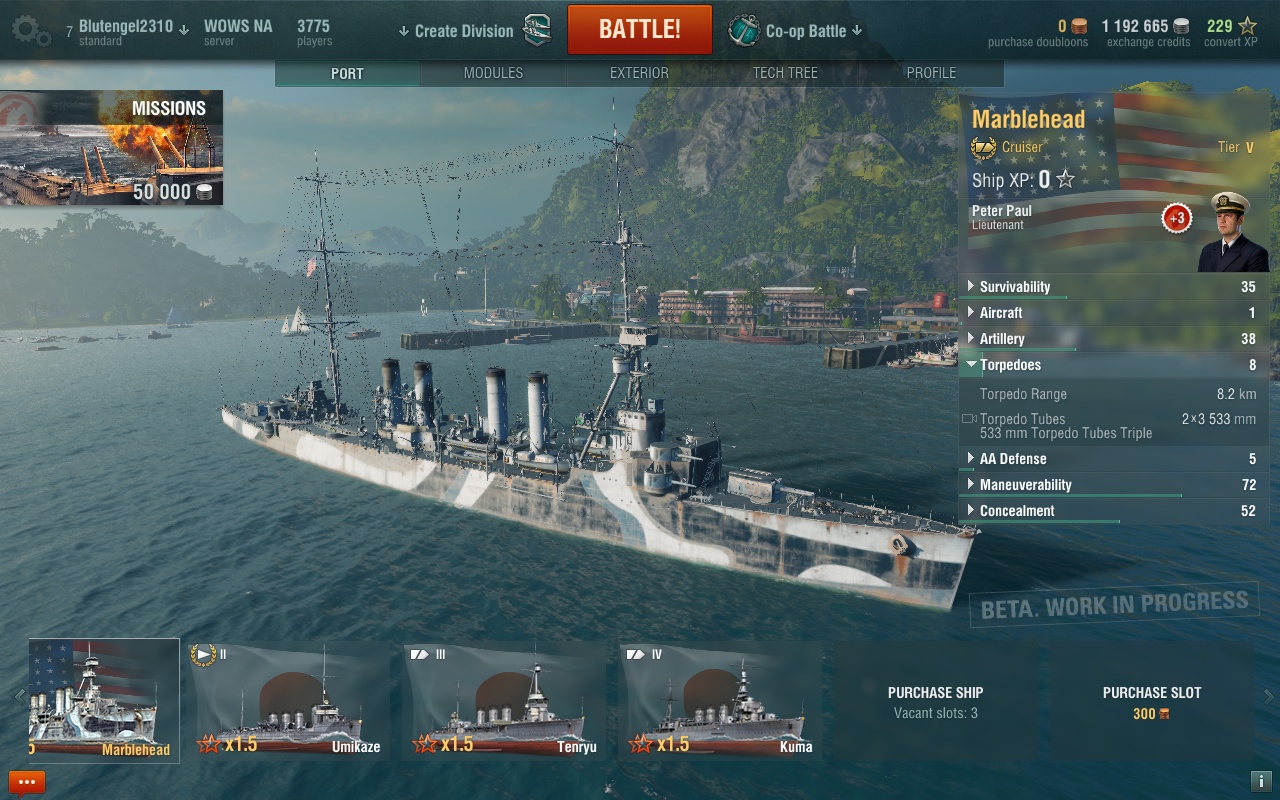Select the Kuma ship card
The width and height of the screenshot is (1280, 800).
tap(720, 701)
